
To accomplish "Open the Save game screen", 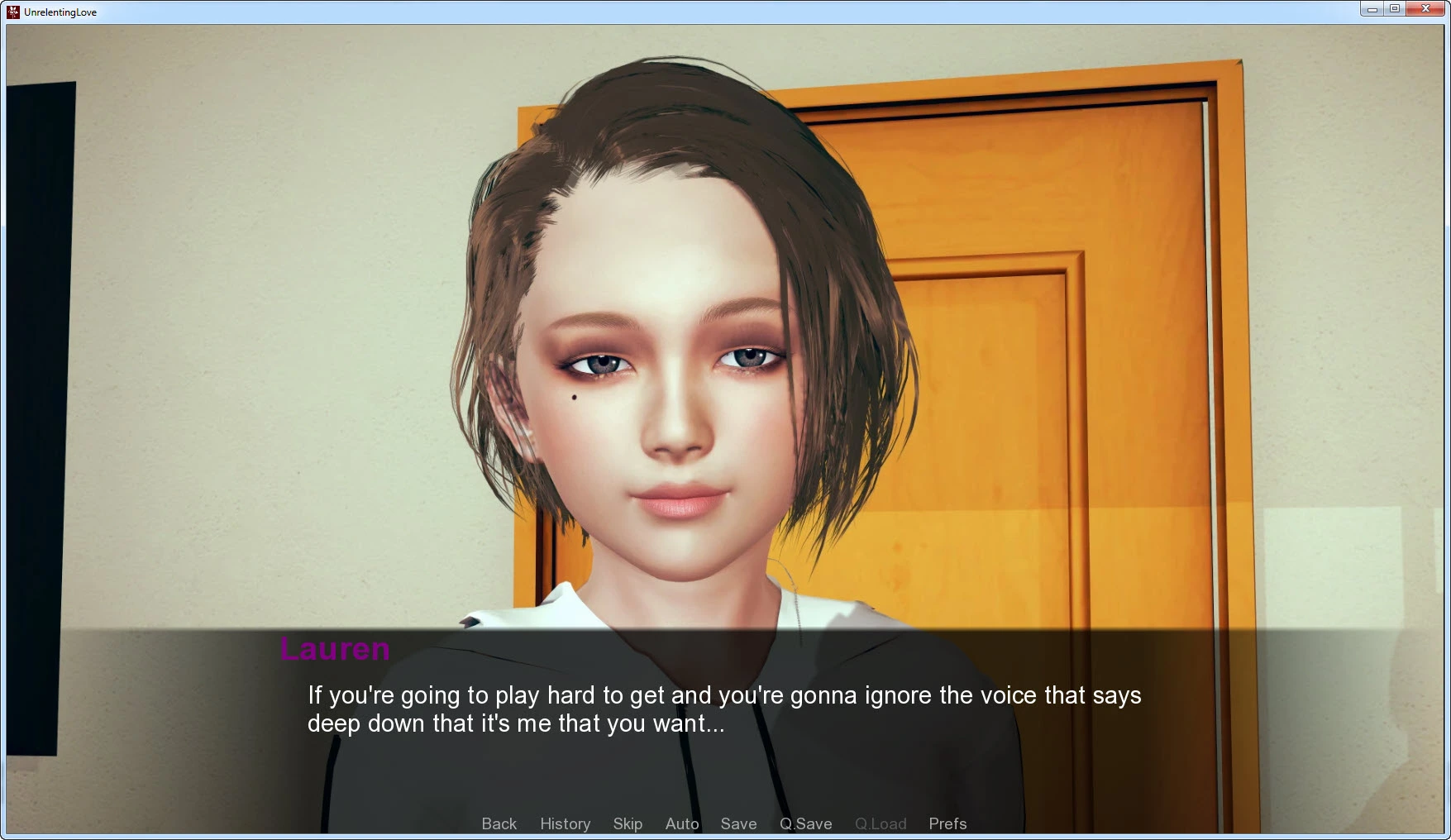I will [x=738, y=823].
